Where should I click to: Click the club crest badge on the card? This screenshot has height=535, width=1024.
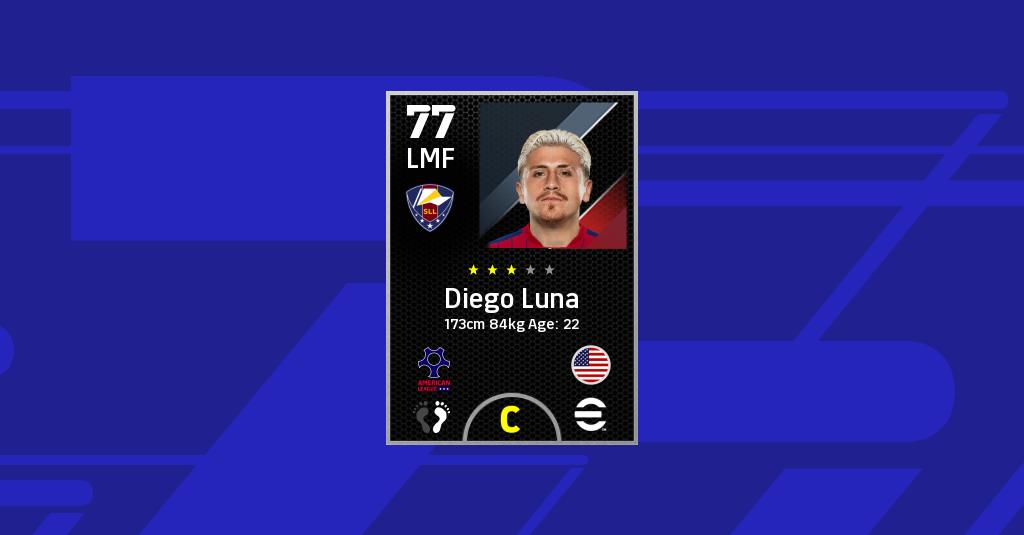point(430,209)
